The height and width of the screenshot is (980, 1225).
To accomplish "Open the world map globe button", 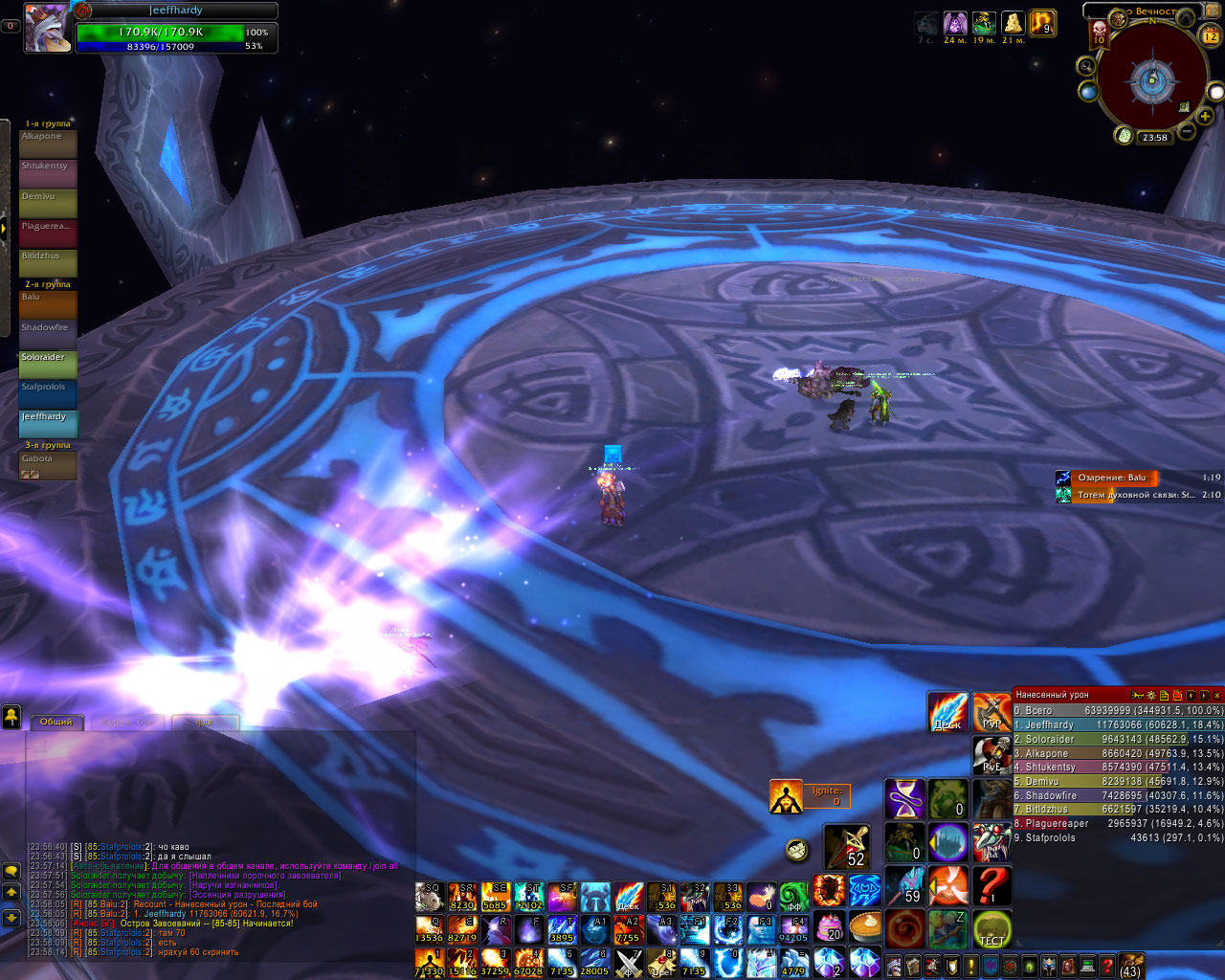I will click(x=1088, y=91).
